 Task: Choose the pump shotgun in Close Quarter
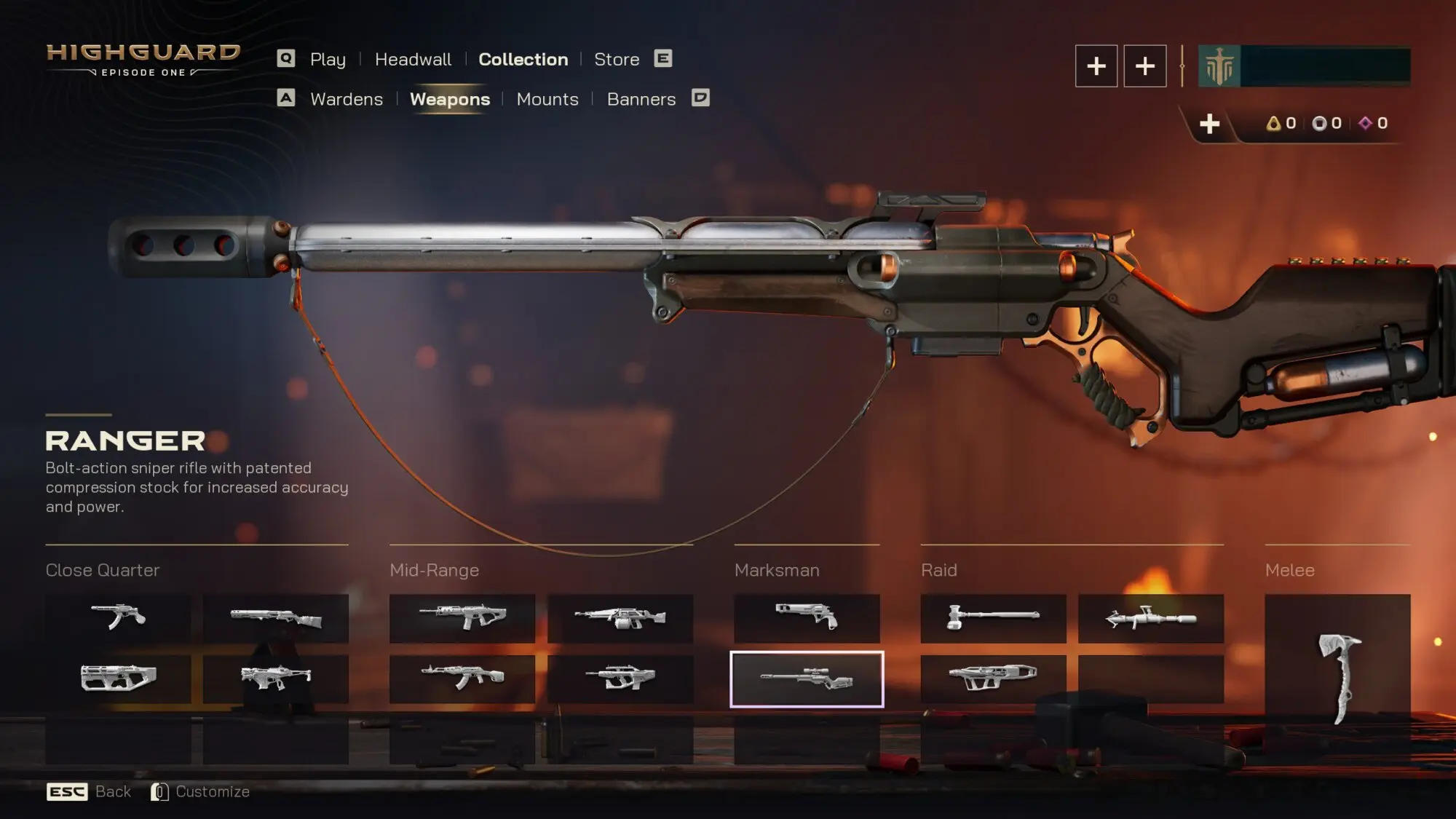pyautogui.click(x=275, y=618)
